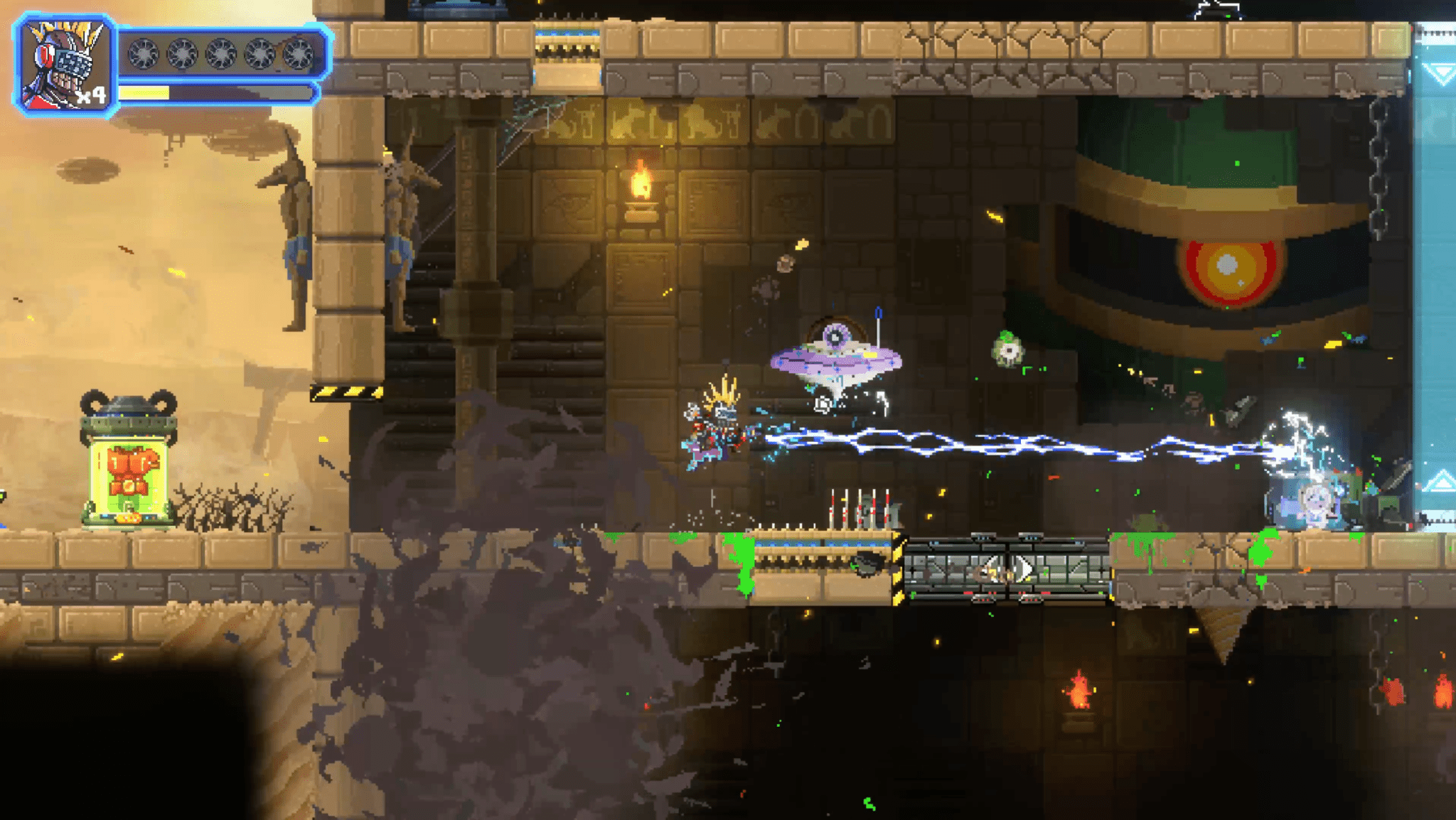Click the helmeted character portrait
The height and width of the screenshot is (820, 1456).
pos(64,65)
